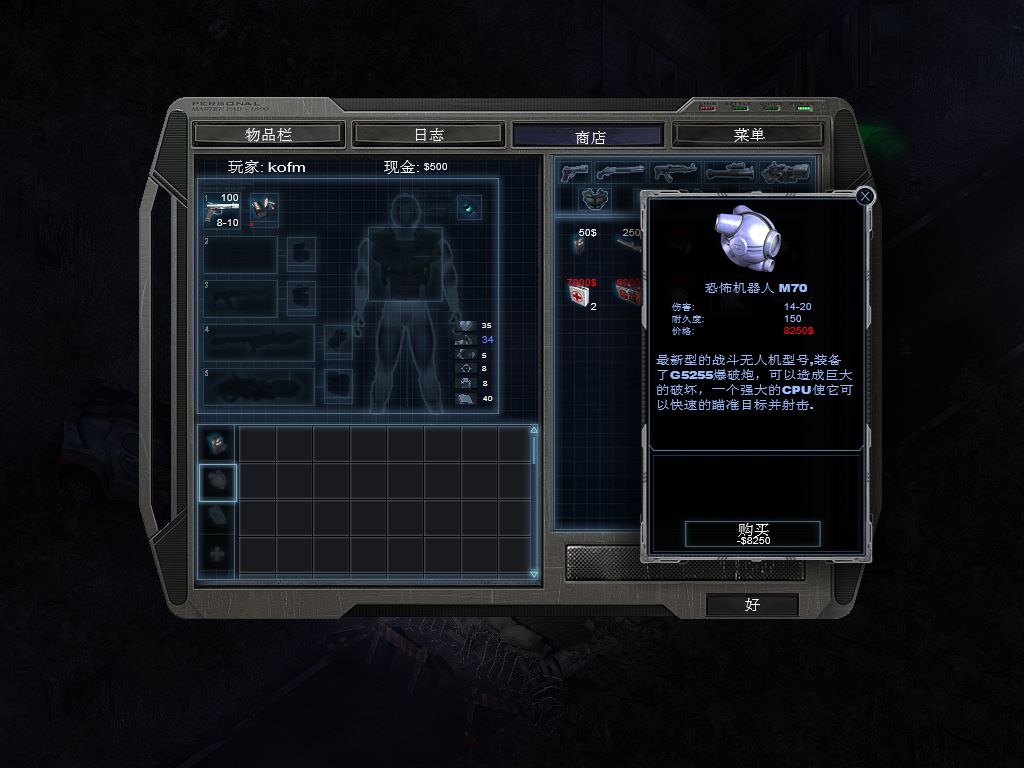
Task: Show the assault rifle shop category
Action: click(x=675, y=172)
